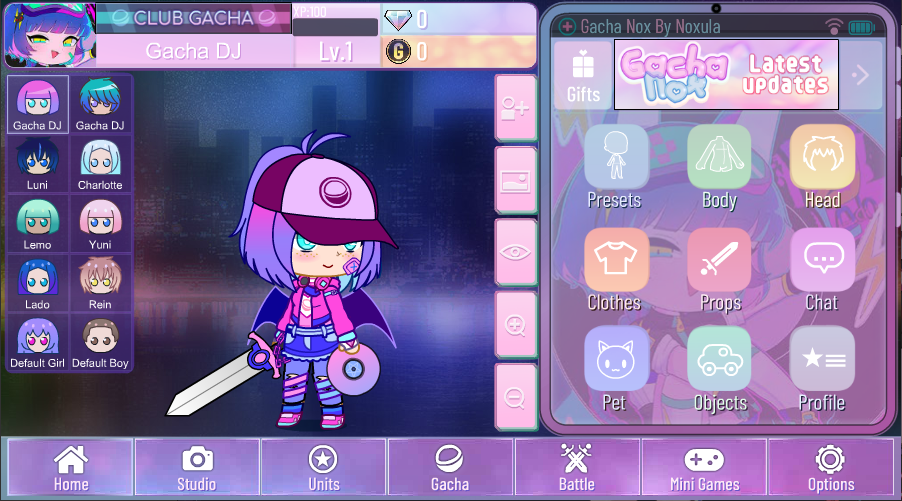The width and height of the screenshot is (902, 501).
Task: Choose the Default Boy character slot
Action: coord(100,343)
